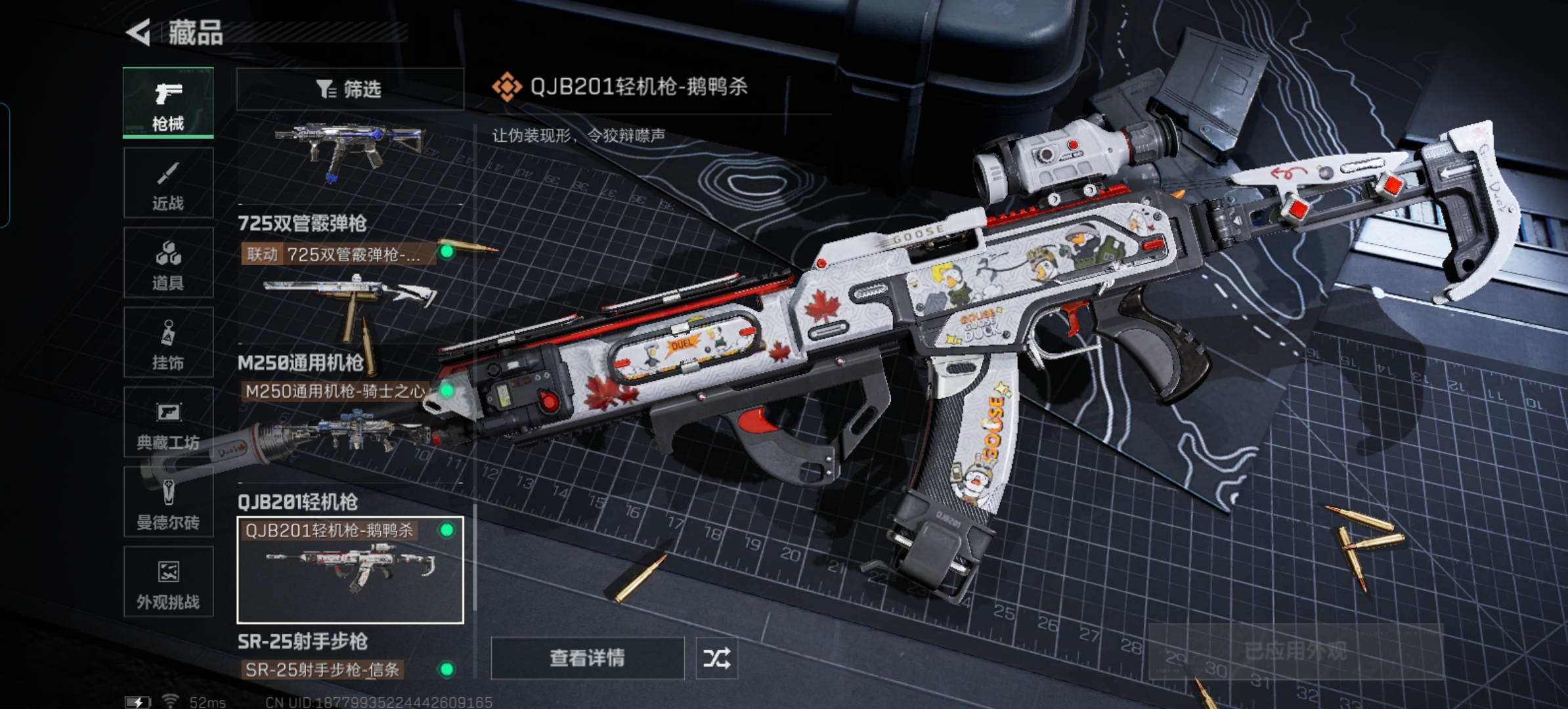The height and width of the screenshot is (709, 1568).
Task: Show the 挂饰 category tab
Action: [x=168, y=343]
